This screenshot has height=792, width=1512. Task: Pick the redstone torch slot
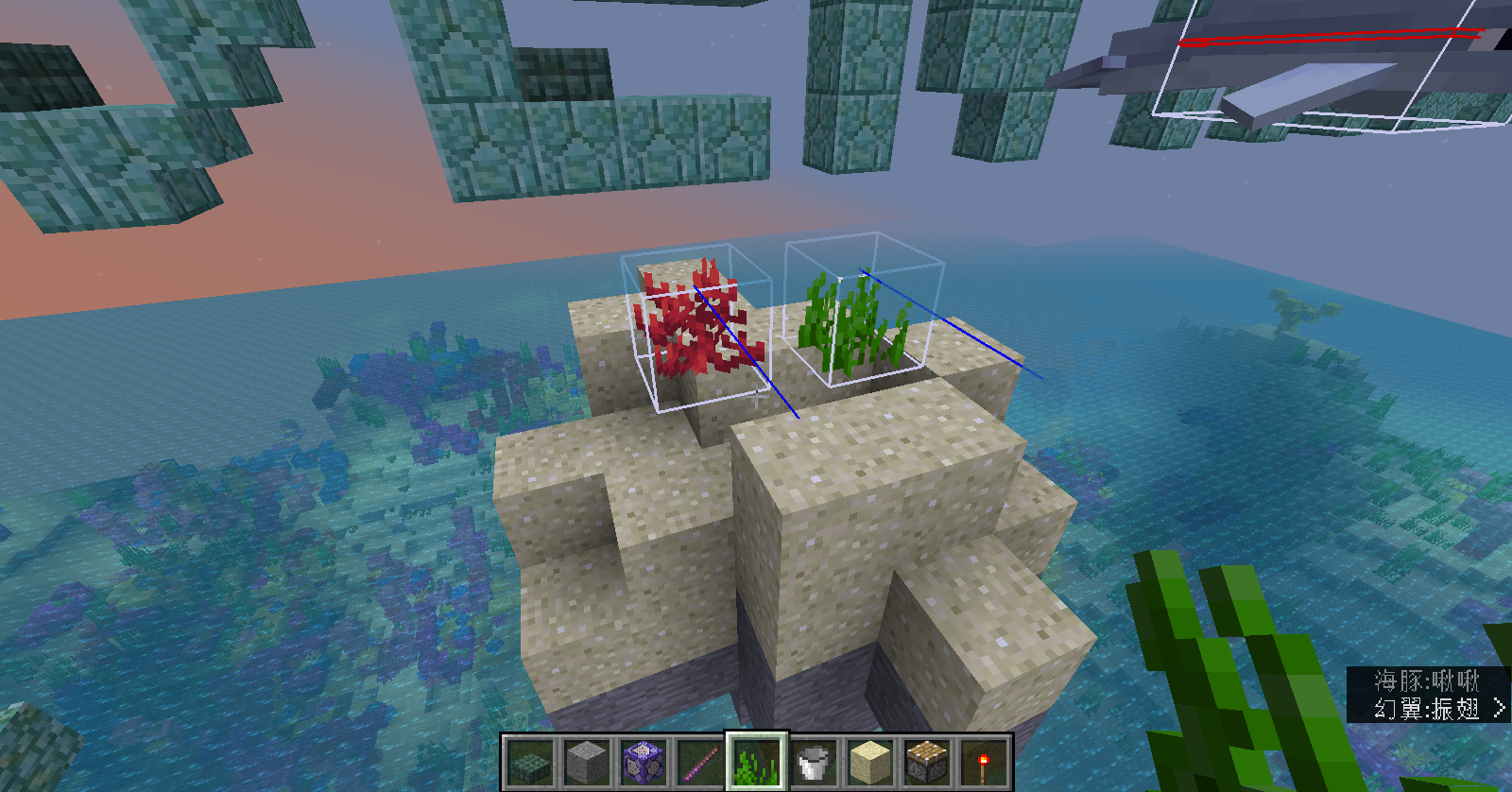click(984, 762)
